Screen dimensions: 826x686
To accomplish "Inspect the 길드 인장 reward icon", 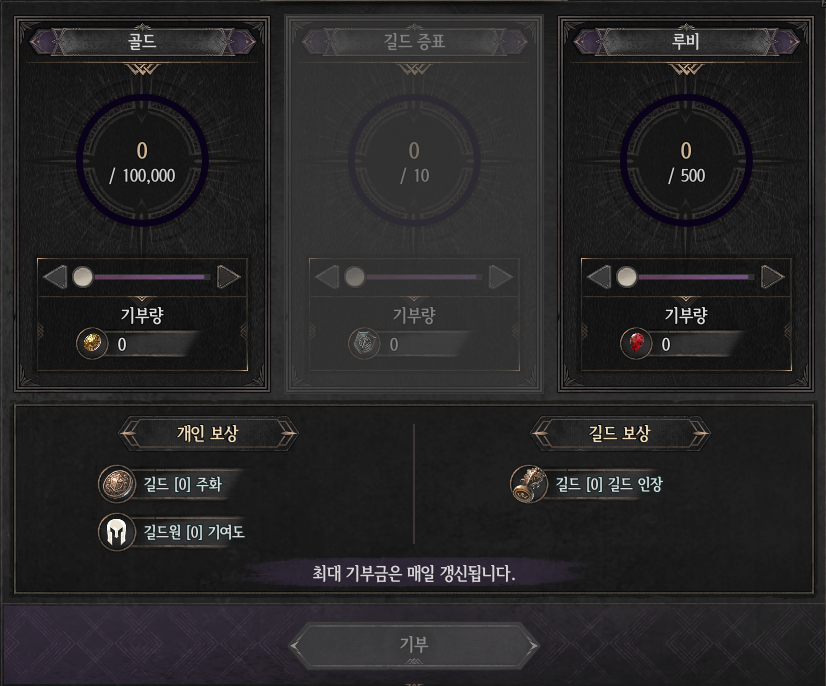I will [528, 484].
